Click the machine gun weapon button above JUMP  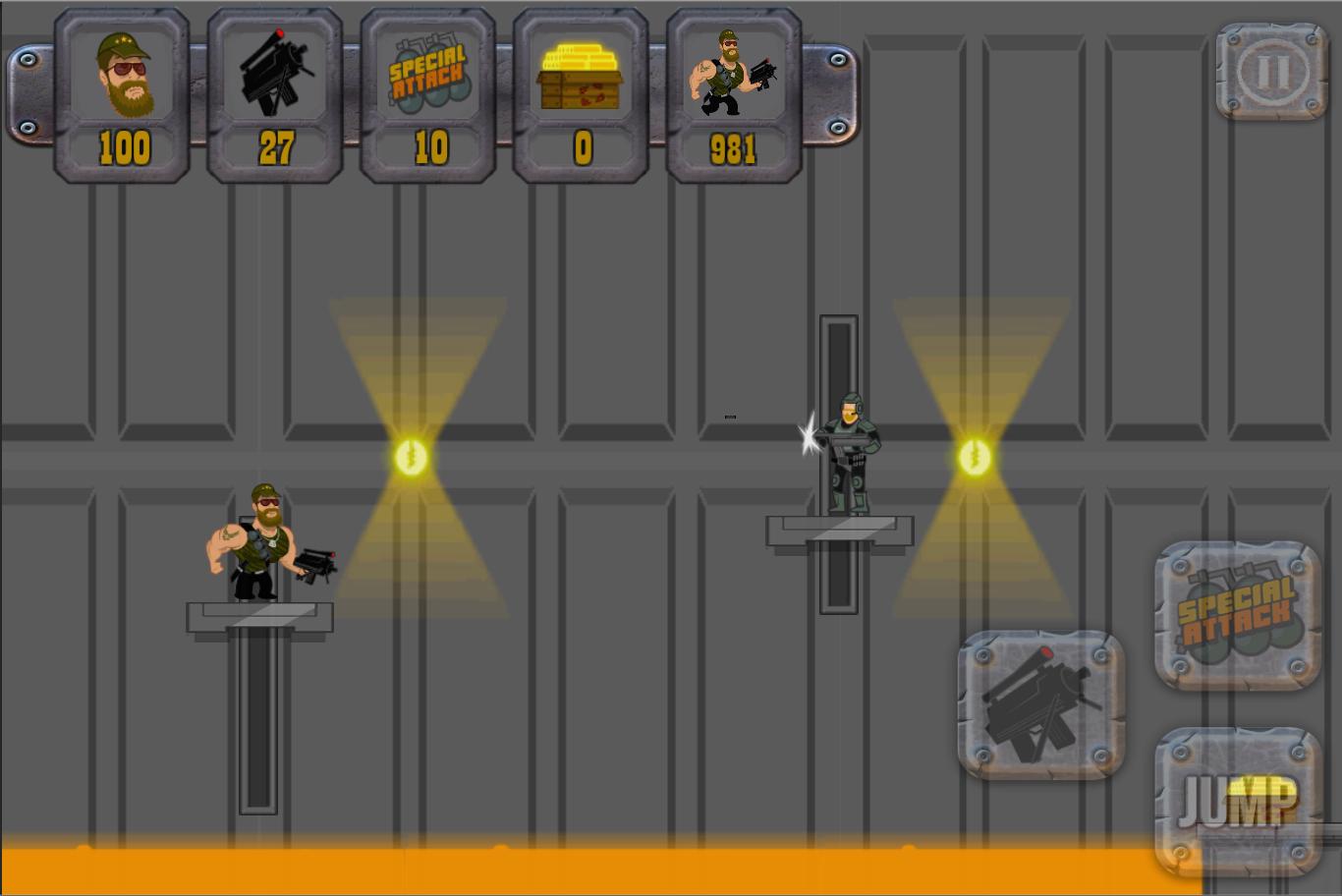click(x=1039, y=705)
